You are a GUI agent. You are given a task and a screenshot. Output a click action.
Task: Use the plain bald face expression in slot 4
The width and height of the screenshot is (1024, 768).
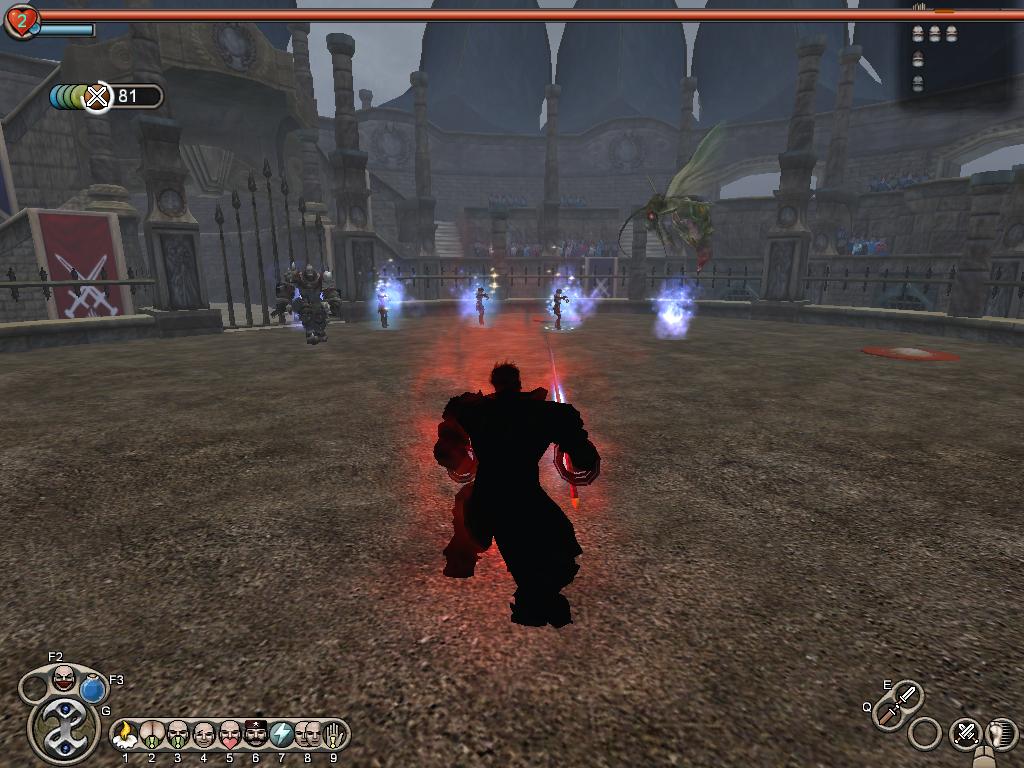204,734
